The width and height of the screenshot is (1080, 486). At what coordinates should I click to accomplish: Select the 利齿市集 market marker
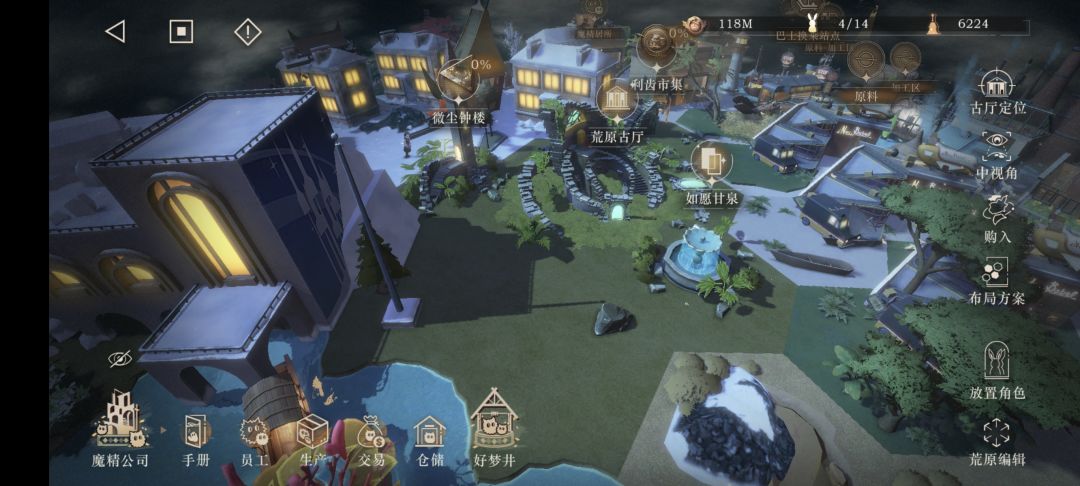657,47
